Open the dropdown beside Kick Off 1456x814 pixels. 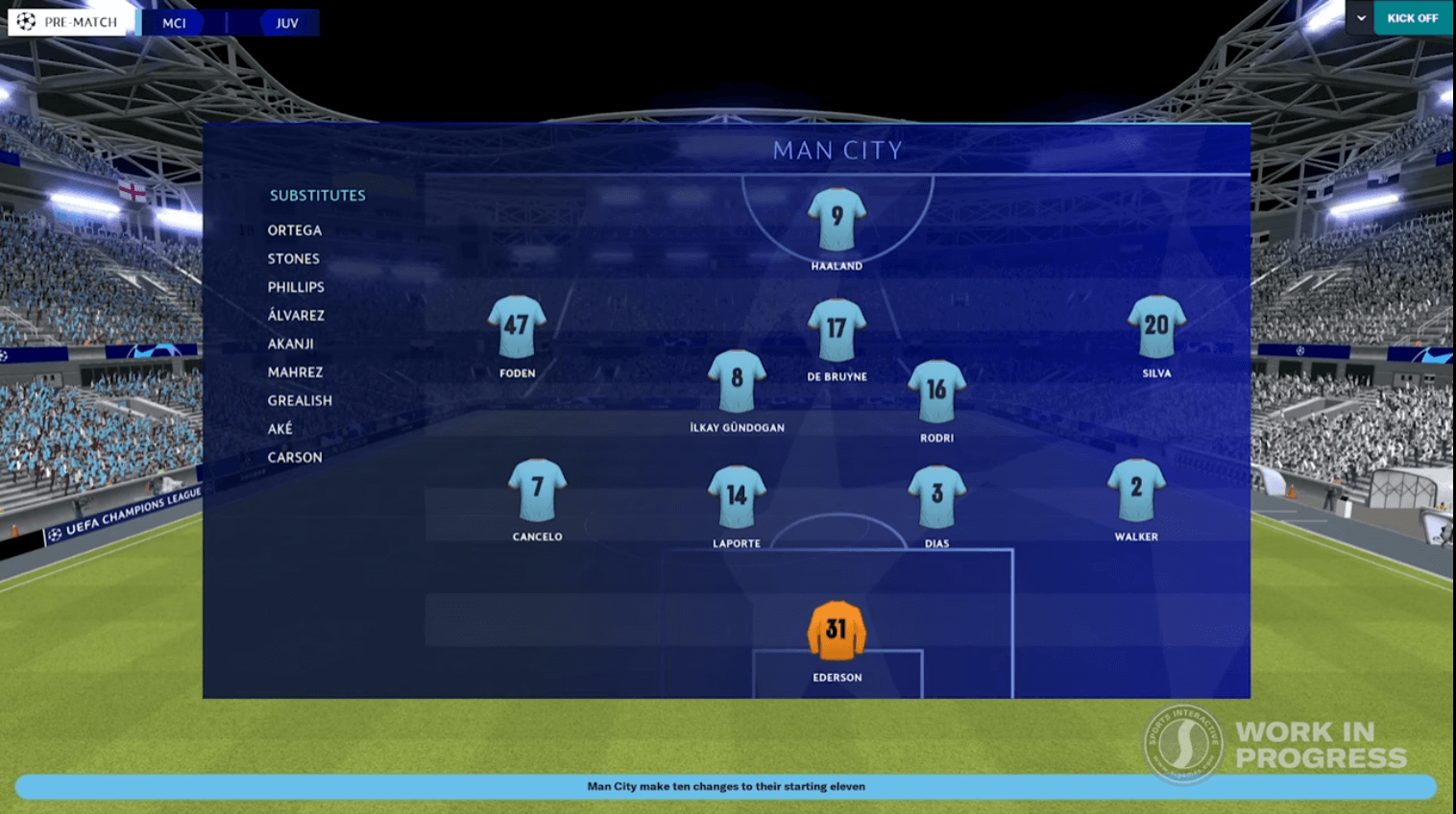pyautogui.click(x=1360, y=18)
